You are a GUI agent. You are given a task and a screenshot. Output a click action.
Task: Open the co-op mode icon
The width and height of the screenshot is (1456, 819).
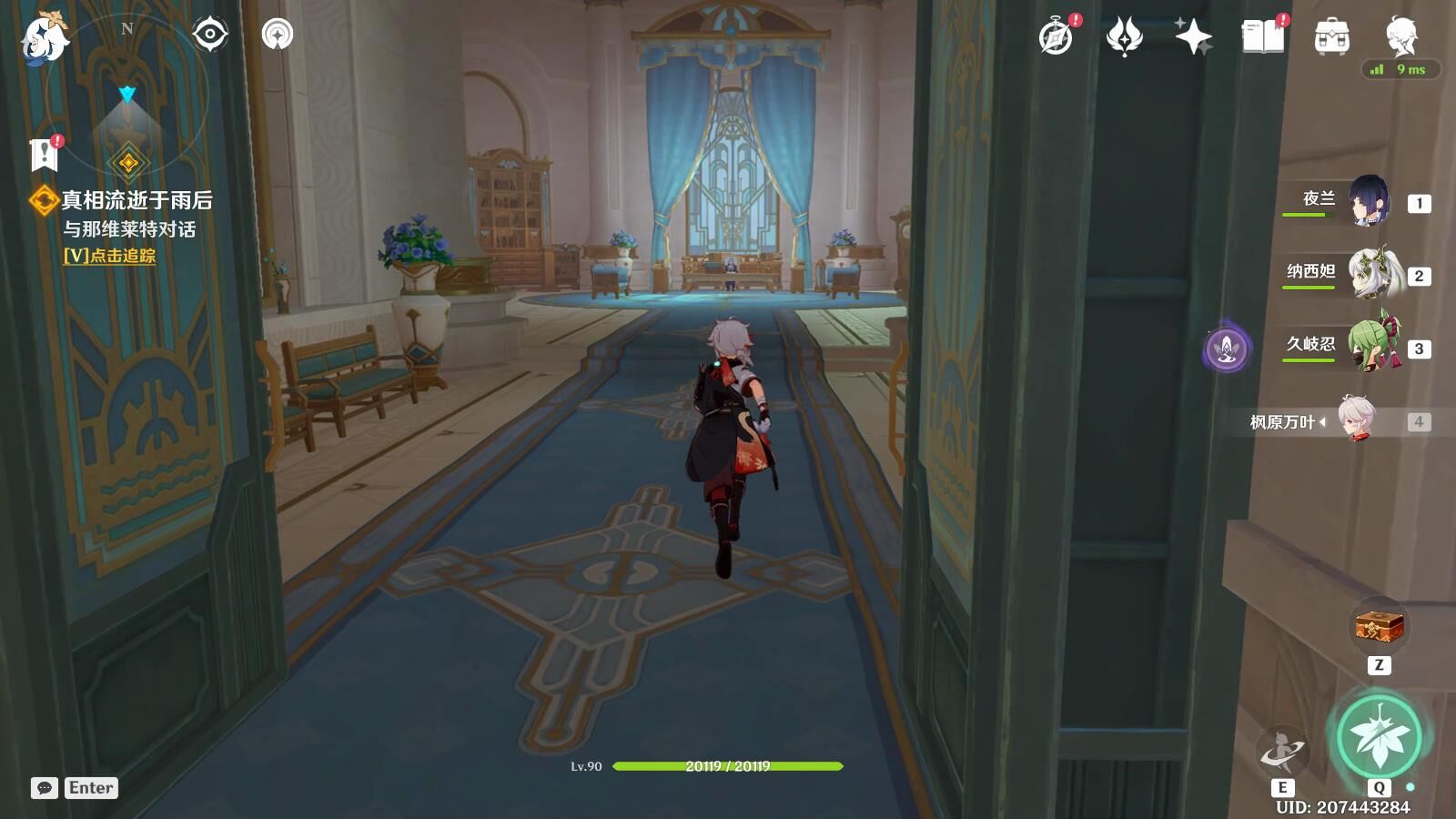(278, 35)
